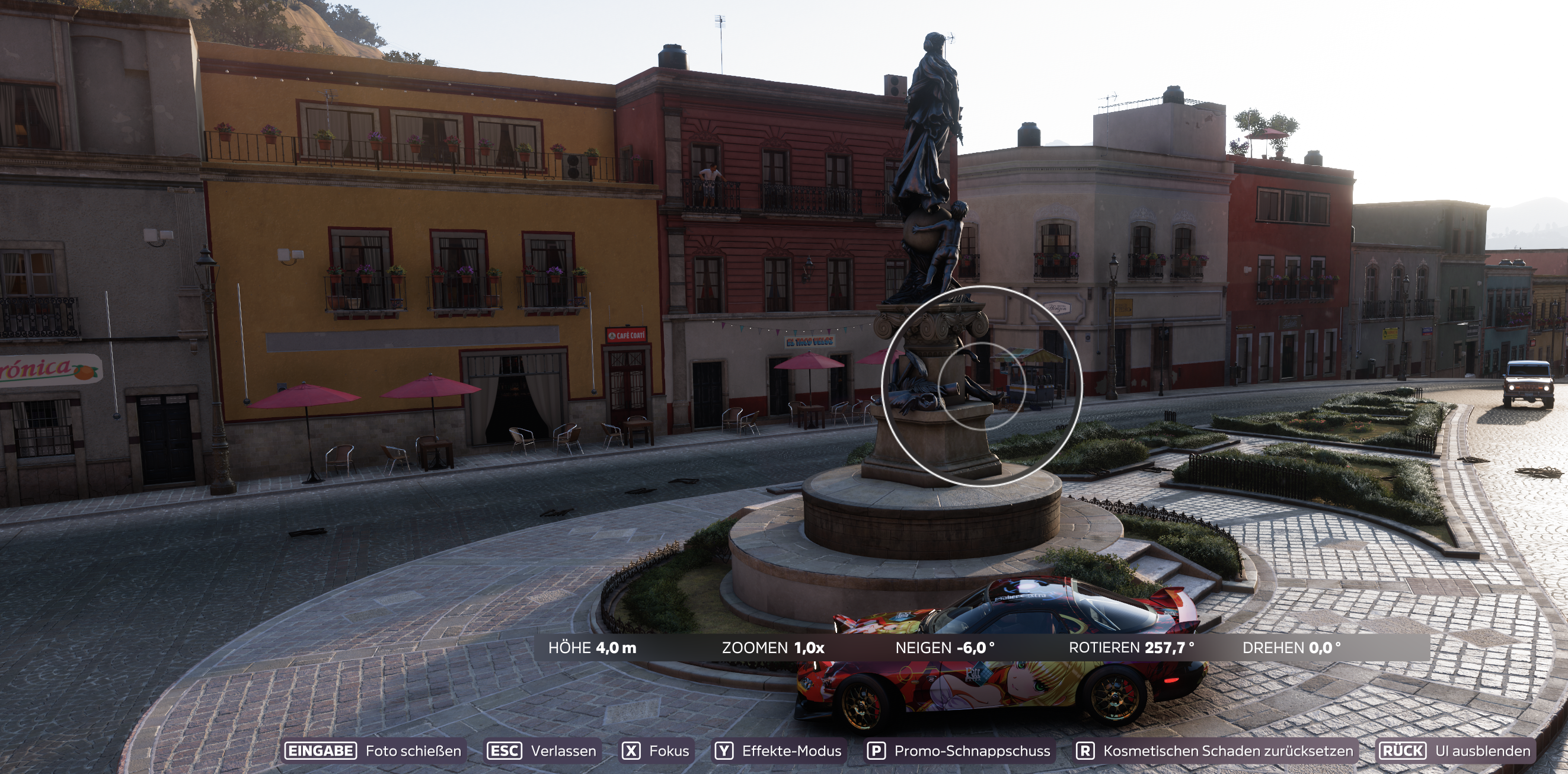Click the R key icon for damage reset

click(1086, 751)
